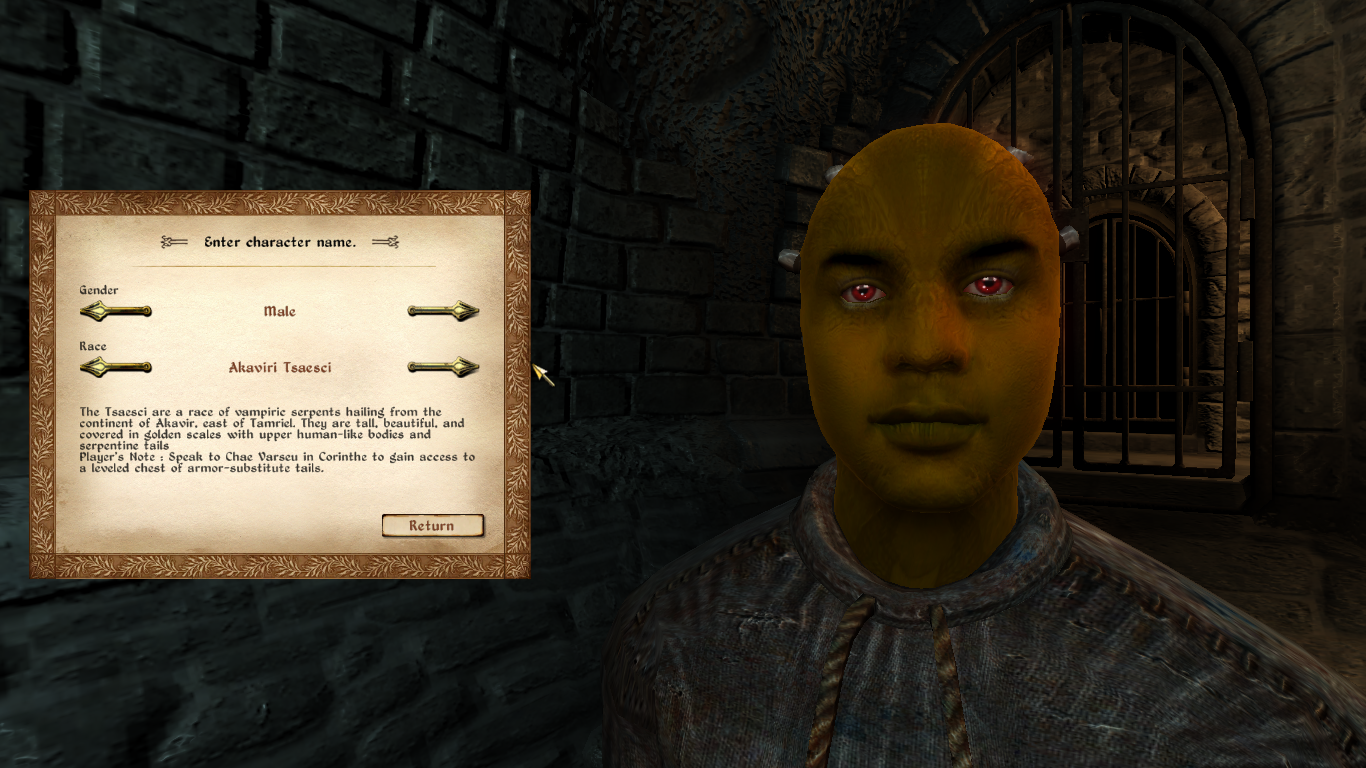The width and height of the screenshot is (1366, 768).
Task: Select the next gender with right arrow
Action: coord(443,311)
